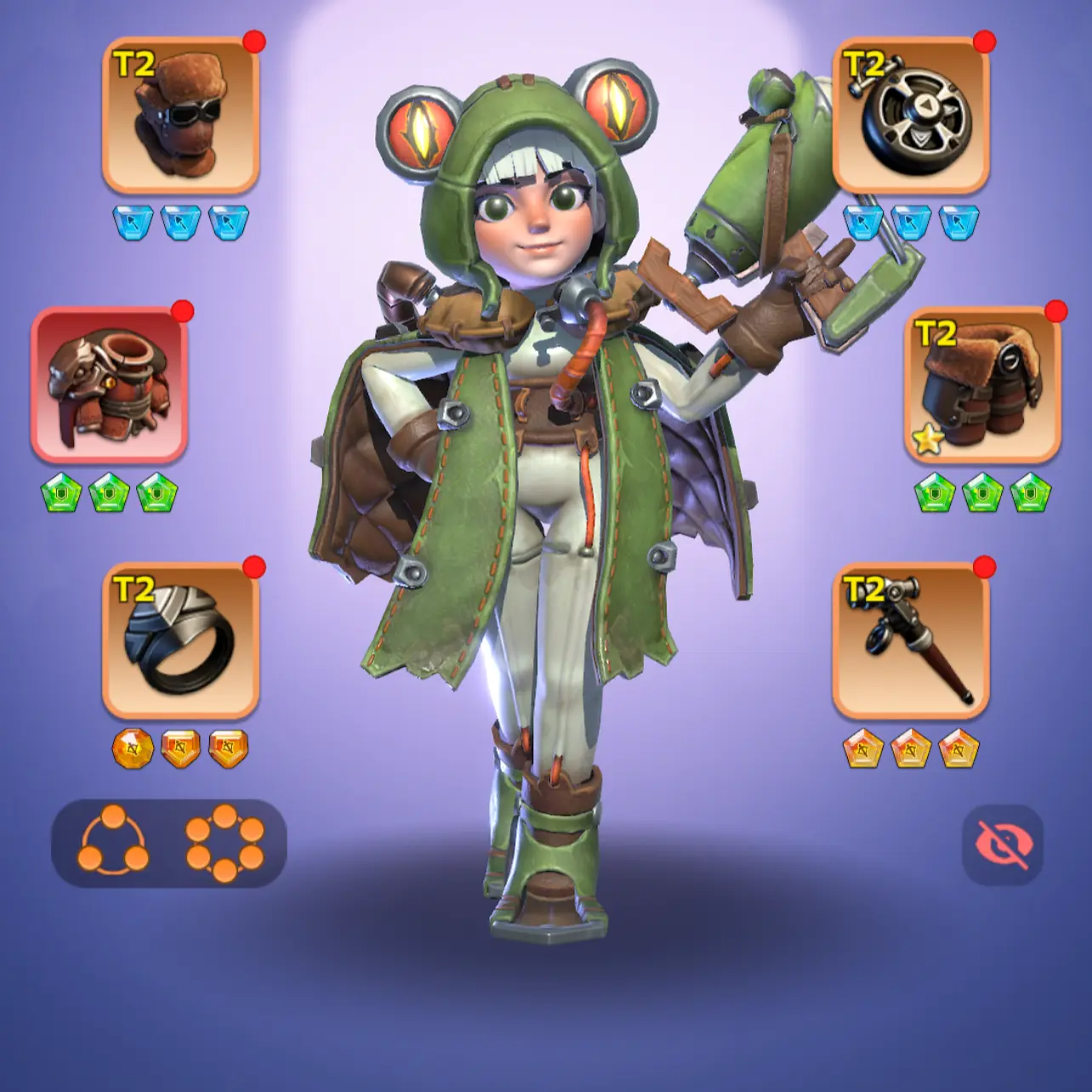Image resolution: width=1092 pixels, height=1092 pixels.
Task: Select the black ring equipment slot
Action: coord(180,640)
